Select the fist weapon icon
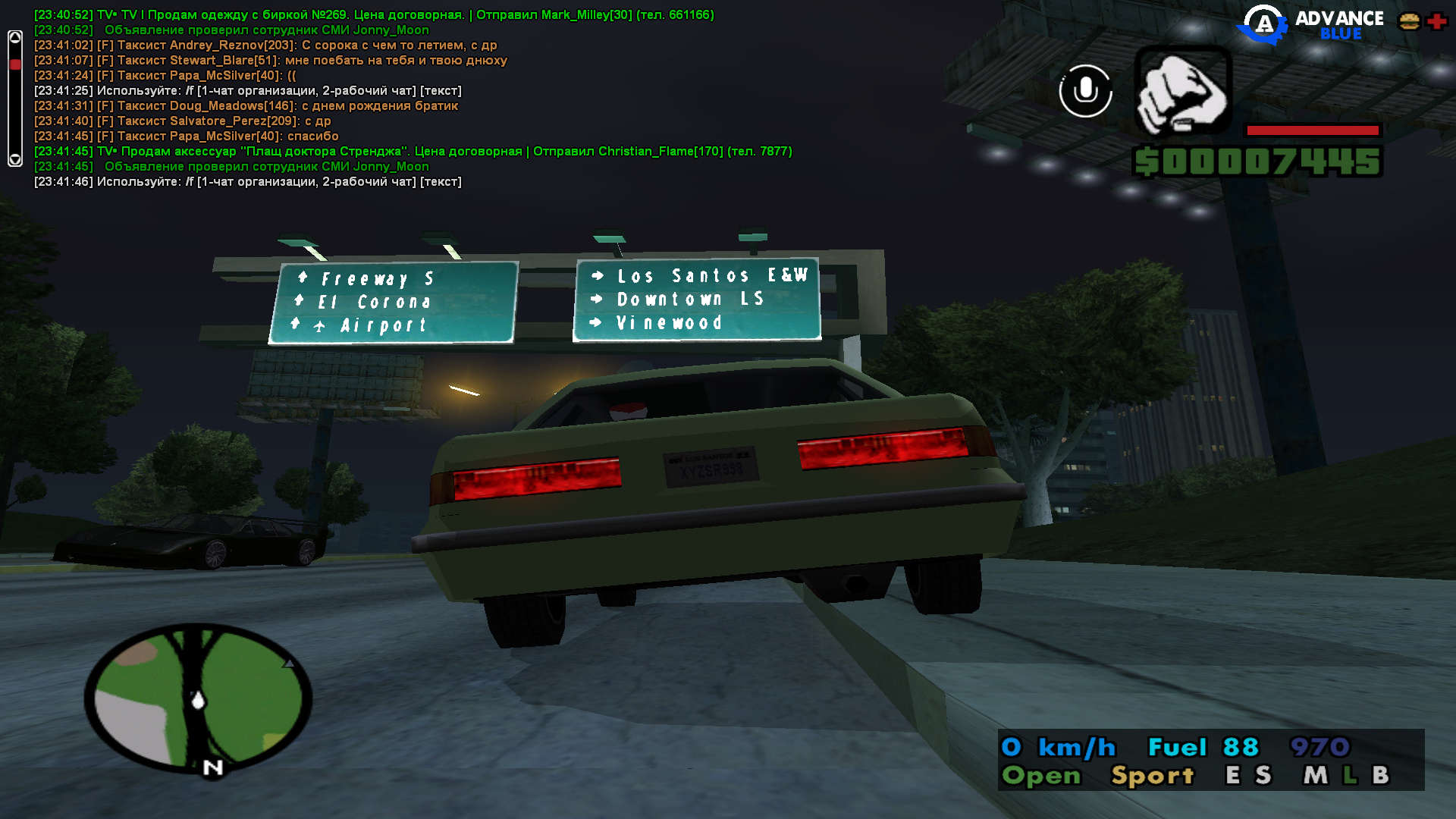The width and height of the screenshot is (1456, 819). point(1182,91)
